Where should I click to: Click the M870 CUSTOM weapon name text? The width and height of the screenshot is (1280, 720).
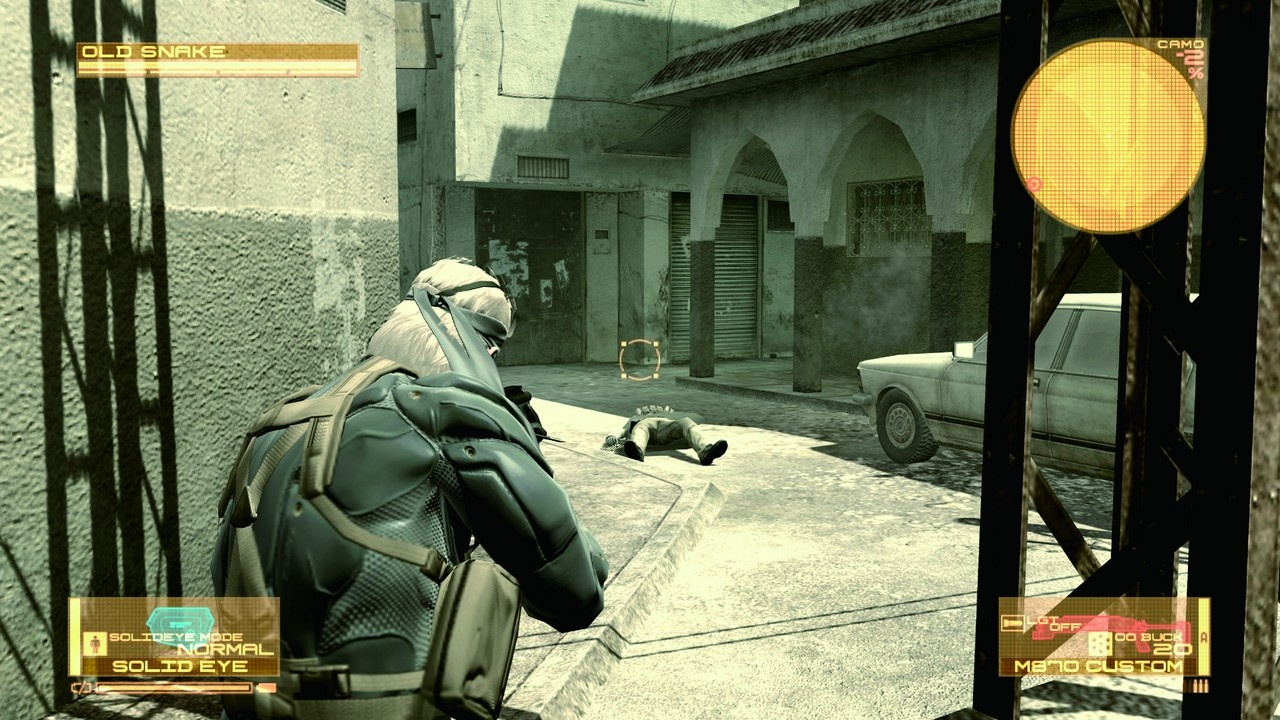[1098, 665]
